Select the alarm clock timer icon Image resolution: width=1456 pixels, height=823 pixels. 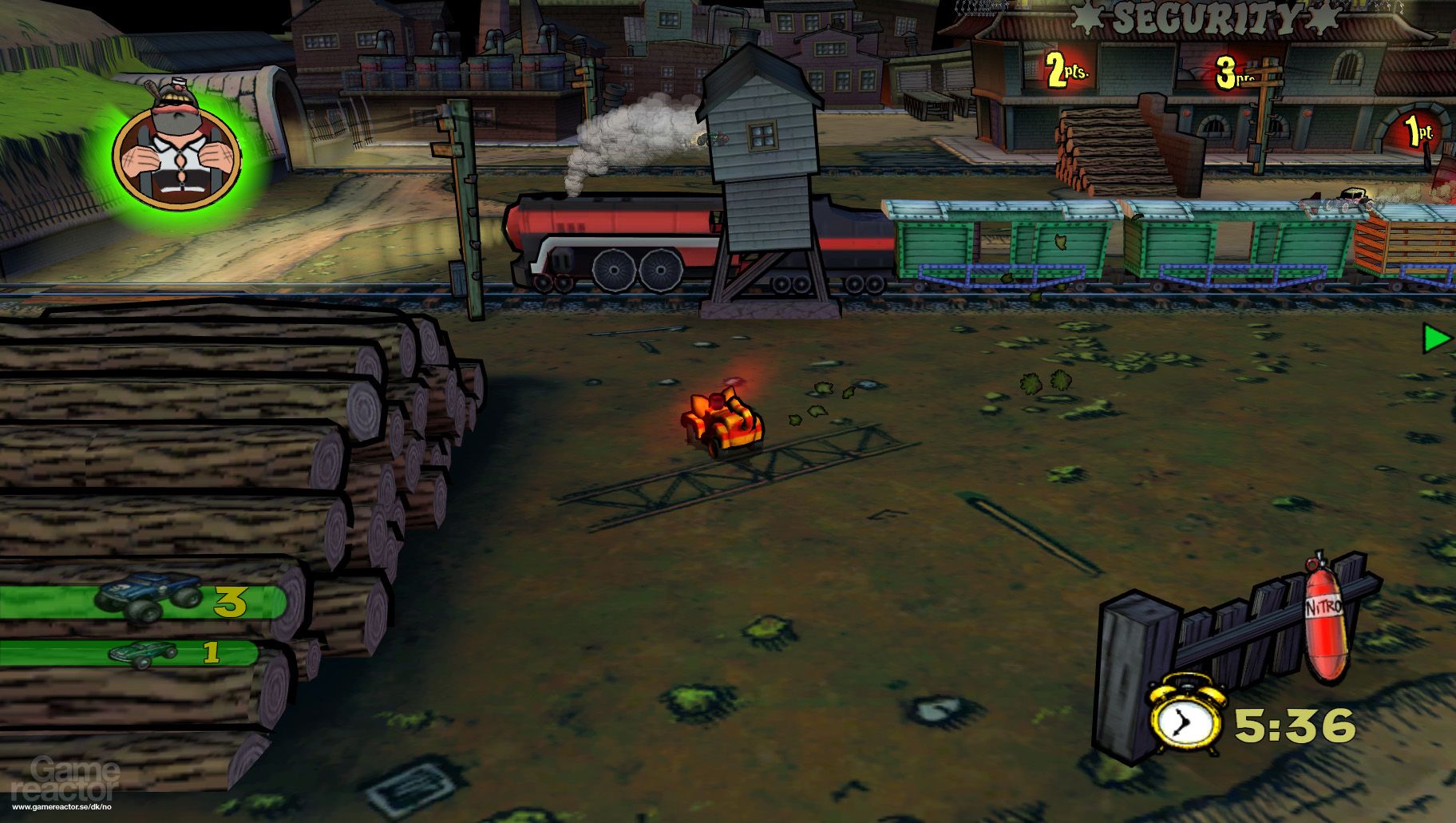[x=1184, y=722]
